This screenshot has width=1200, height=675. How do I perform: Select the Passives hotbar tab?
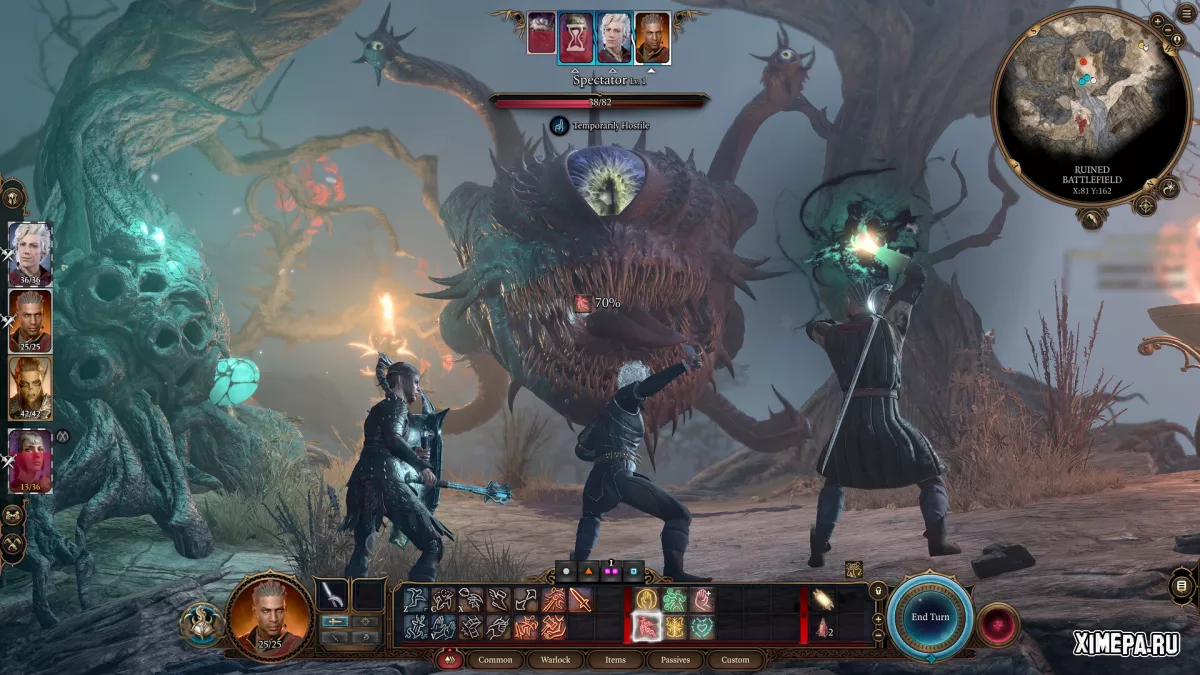coord(675,660)
